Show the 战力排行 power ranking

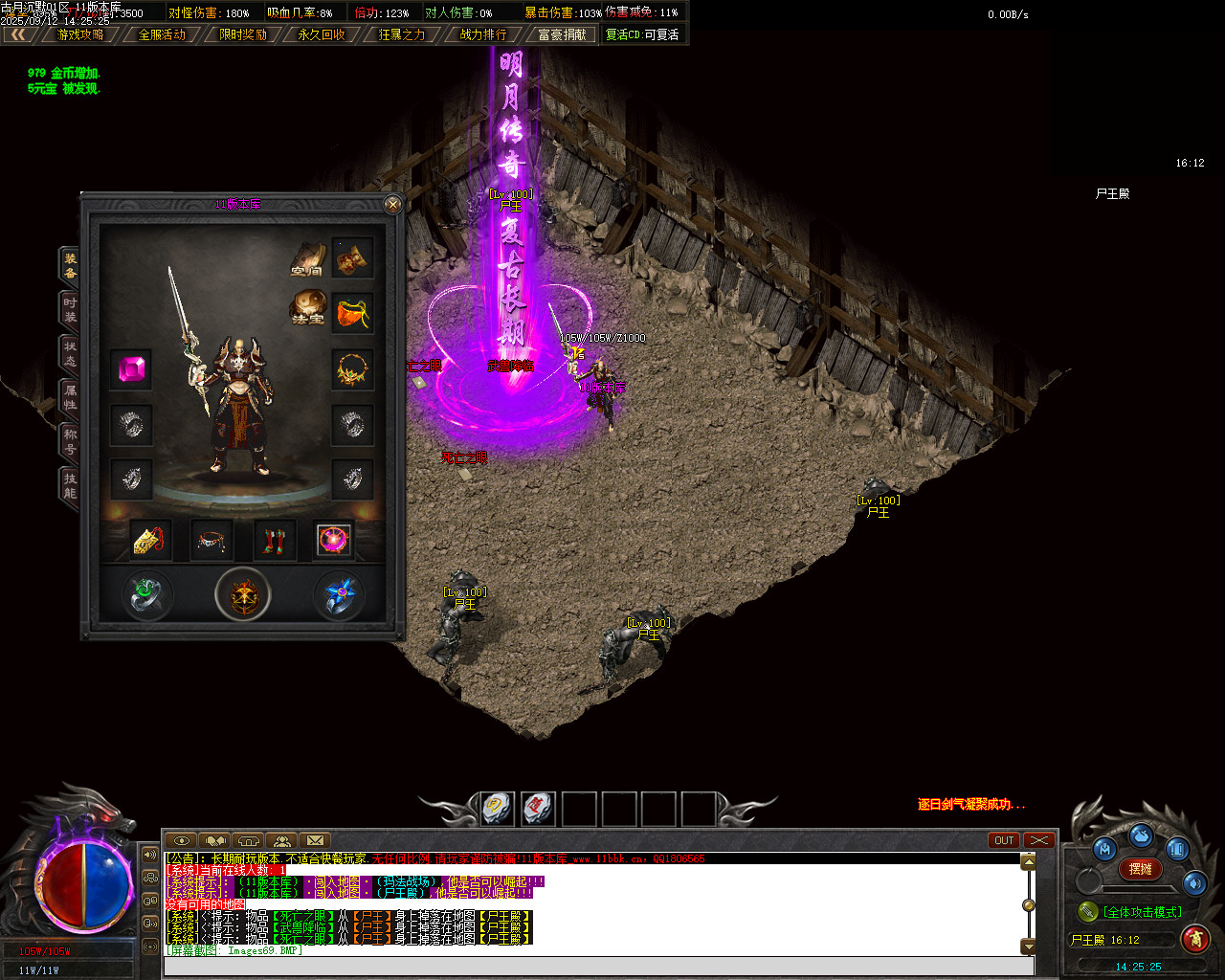[x=483, y=34]
